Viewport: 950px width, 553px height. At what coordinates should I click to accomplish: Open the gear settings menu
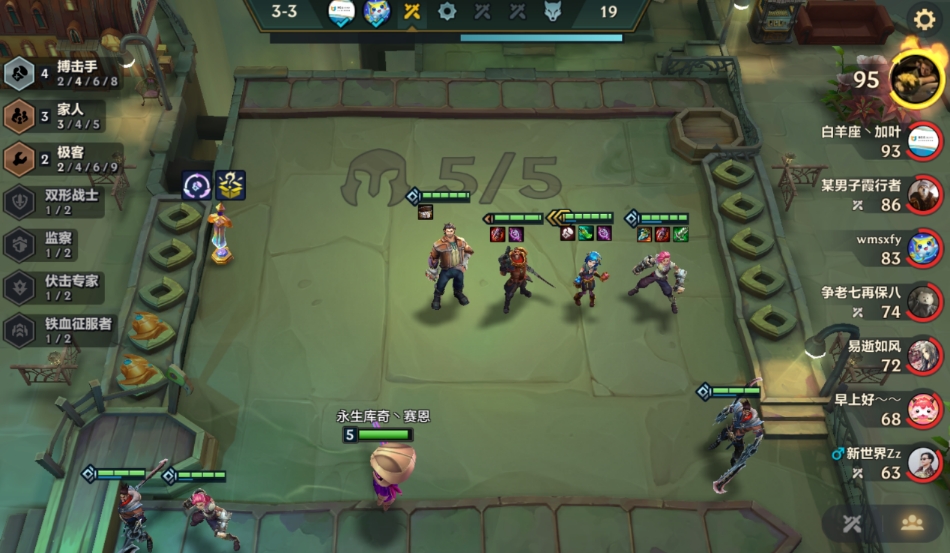coord(922,19)
